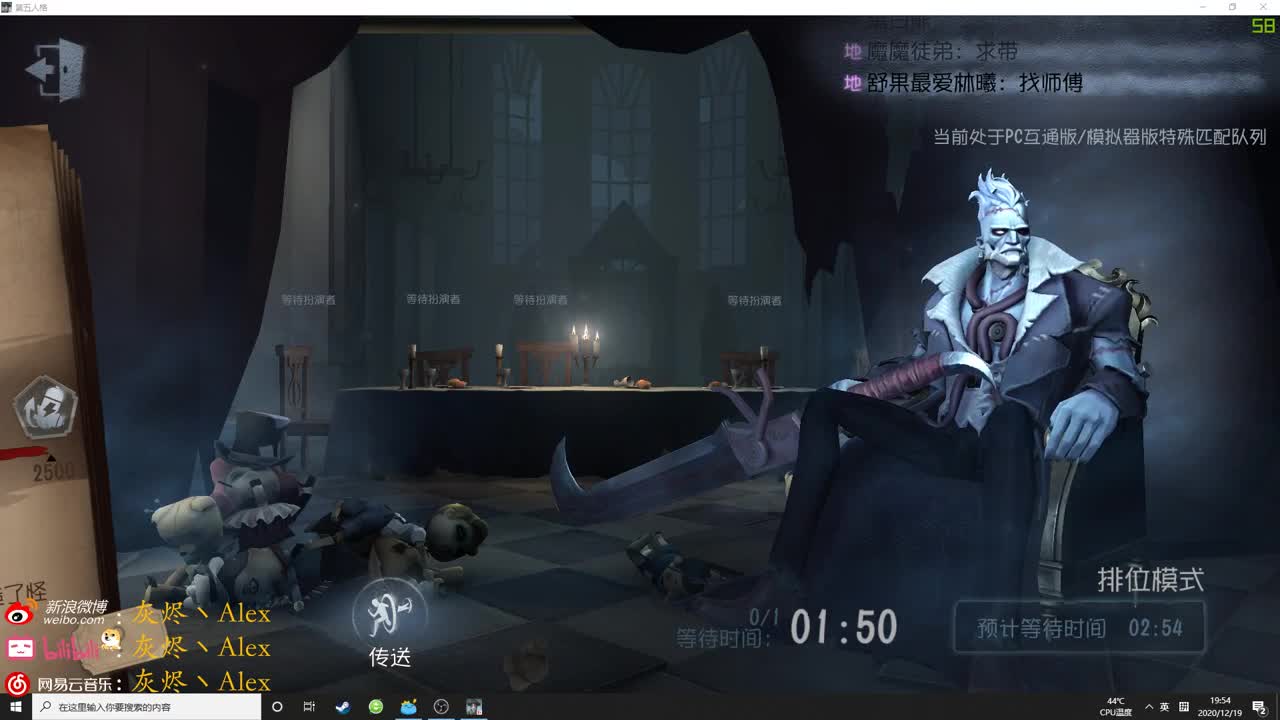The image size is (1280, 720).
Task: Toggle the 英 input language indicator
Action: point(1166,707)
